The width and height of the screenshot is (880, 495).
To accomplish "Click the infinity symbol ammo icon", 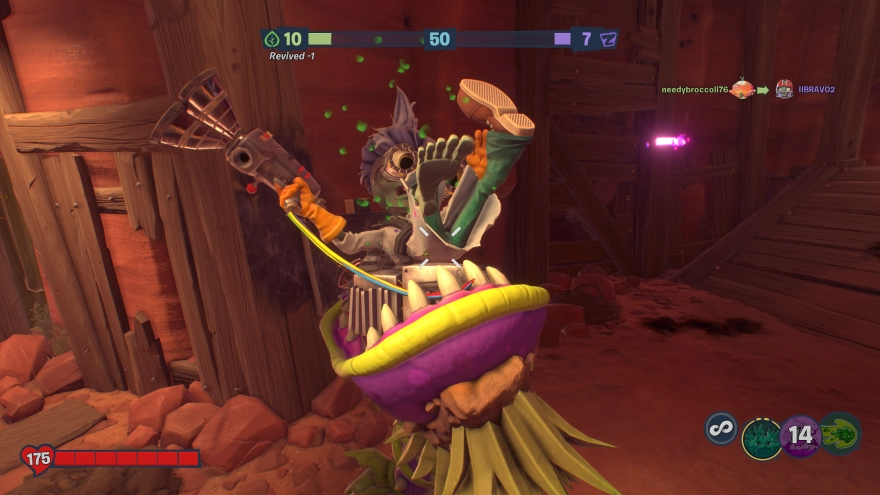I will [x=720, y=429].
